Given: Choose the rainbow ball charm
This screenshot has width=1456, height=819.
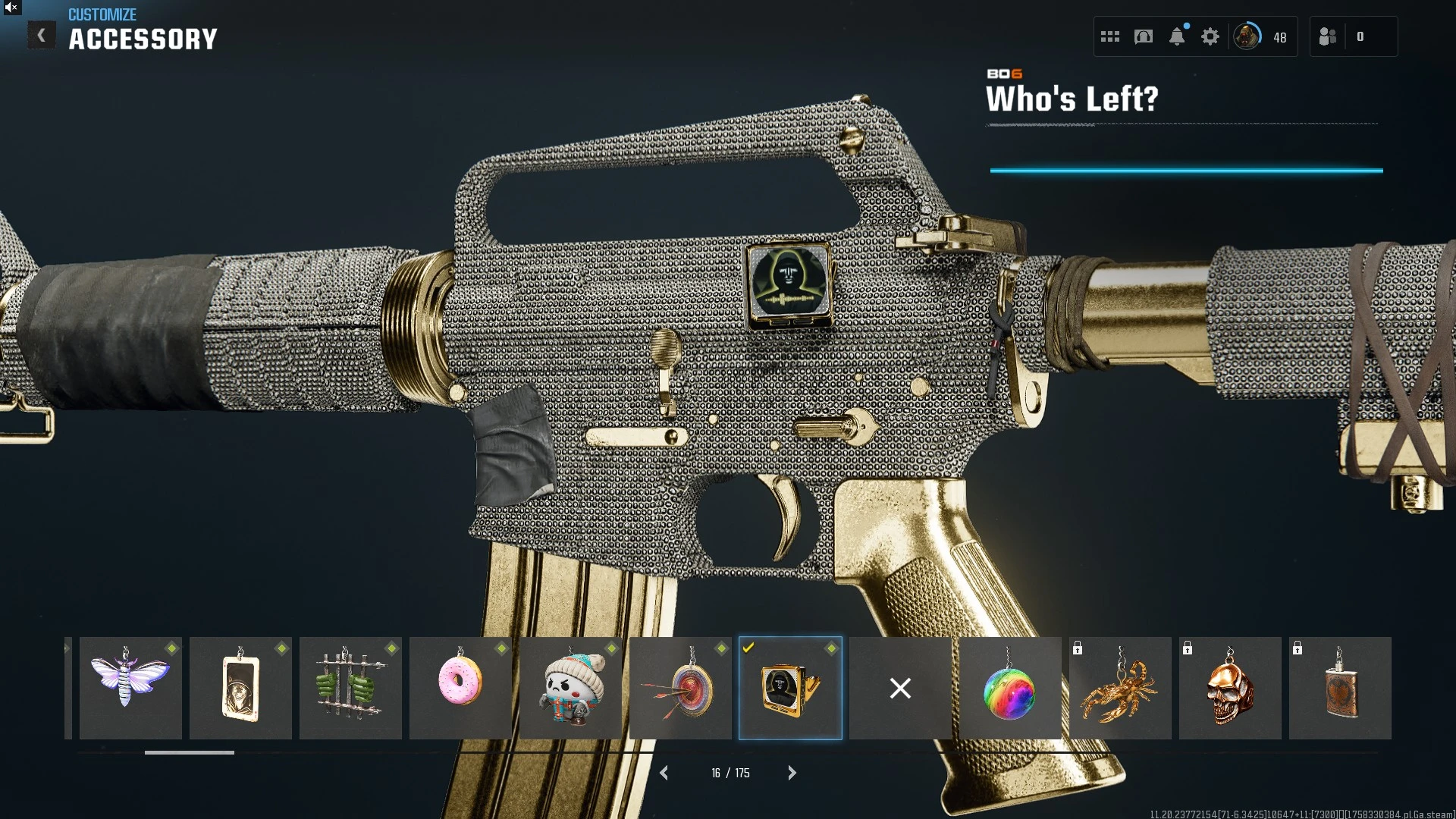Looking at the screenshot, I should coord(1010,688).
